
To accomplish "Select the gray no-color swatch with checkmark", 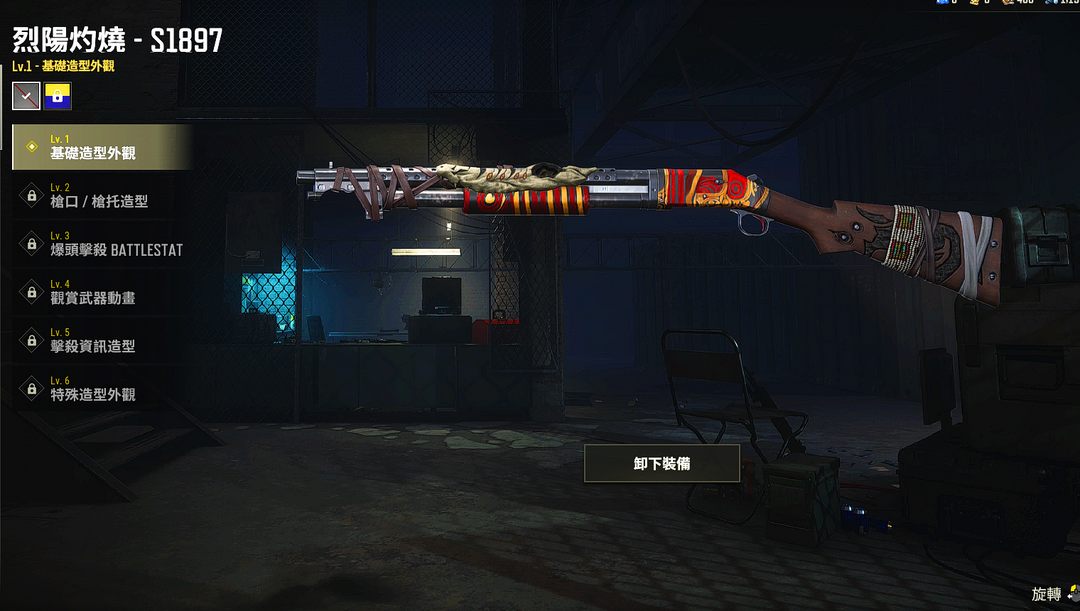I will point(26,96).
